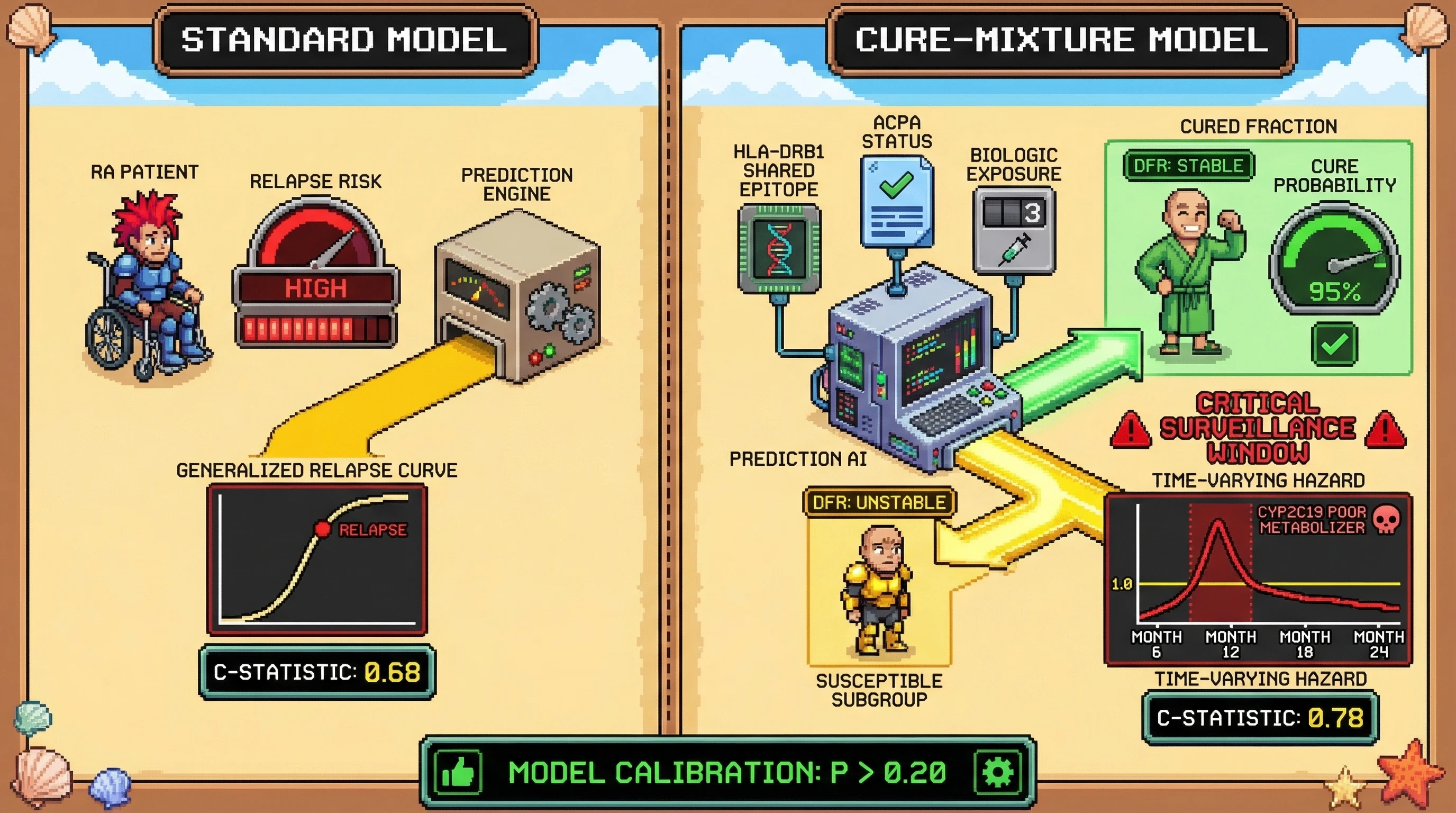Click the HLA-DRB1 DNA chip icon
The image size is (1456, 813).
[x=779, y=249]
